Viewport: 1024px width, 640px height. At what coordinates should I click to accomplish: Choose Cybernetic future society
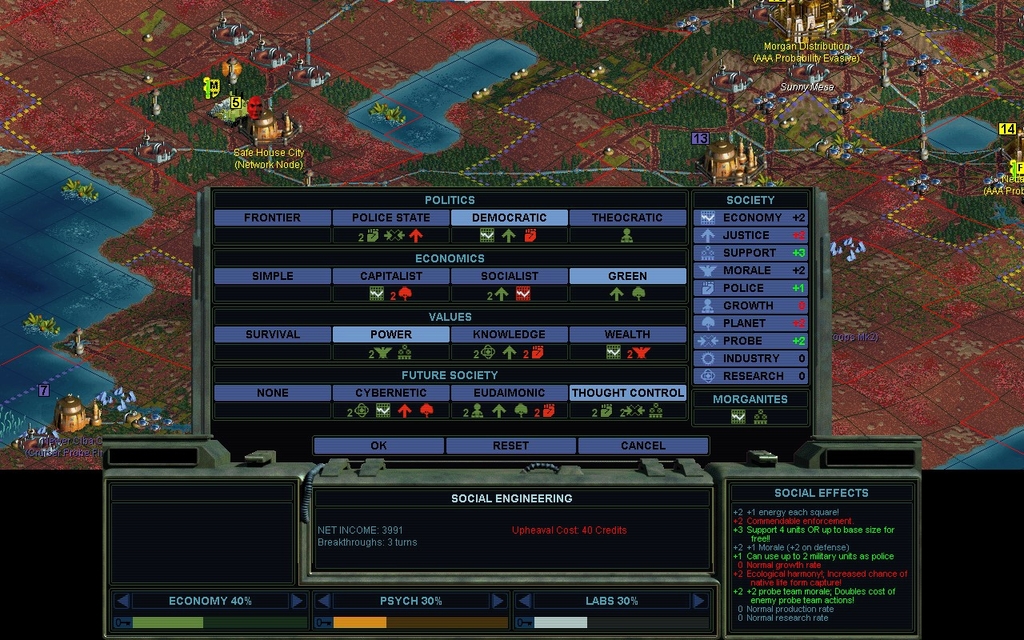click(x=390, y=393)
